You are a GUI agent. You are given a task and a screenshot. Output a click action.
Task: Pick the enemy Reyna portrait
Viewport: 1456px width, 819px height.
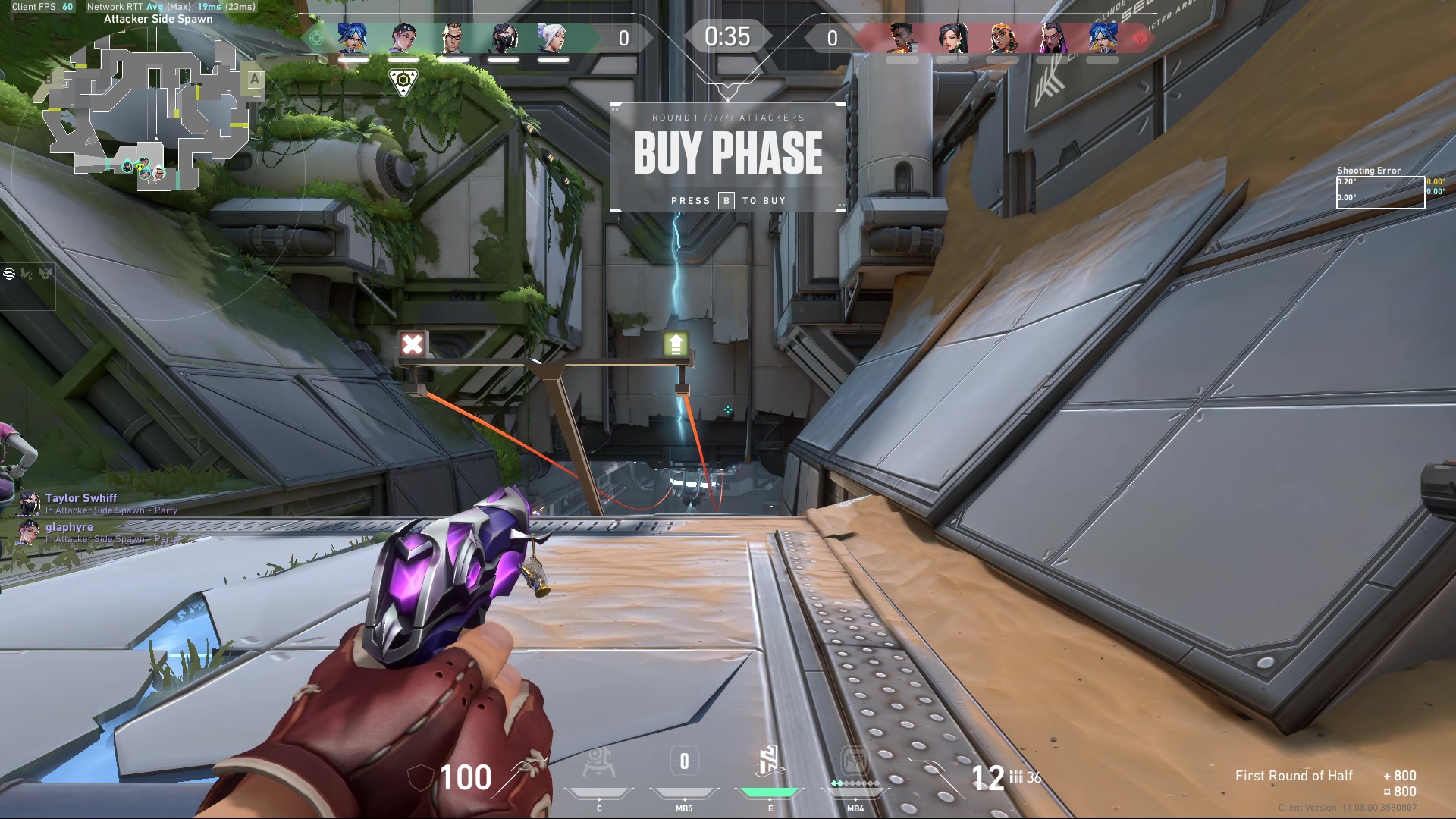click(1053, 37)
